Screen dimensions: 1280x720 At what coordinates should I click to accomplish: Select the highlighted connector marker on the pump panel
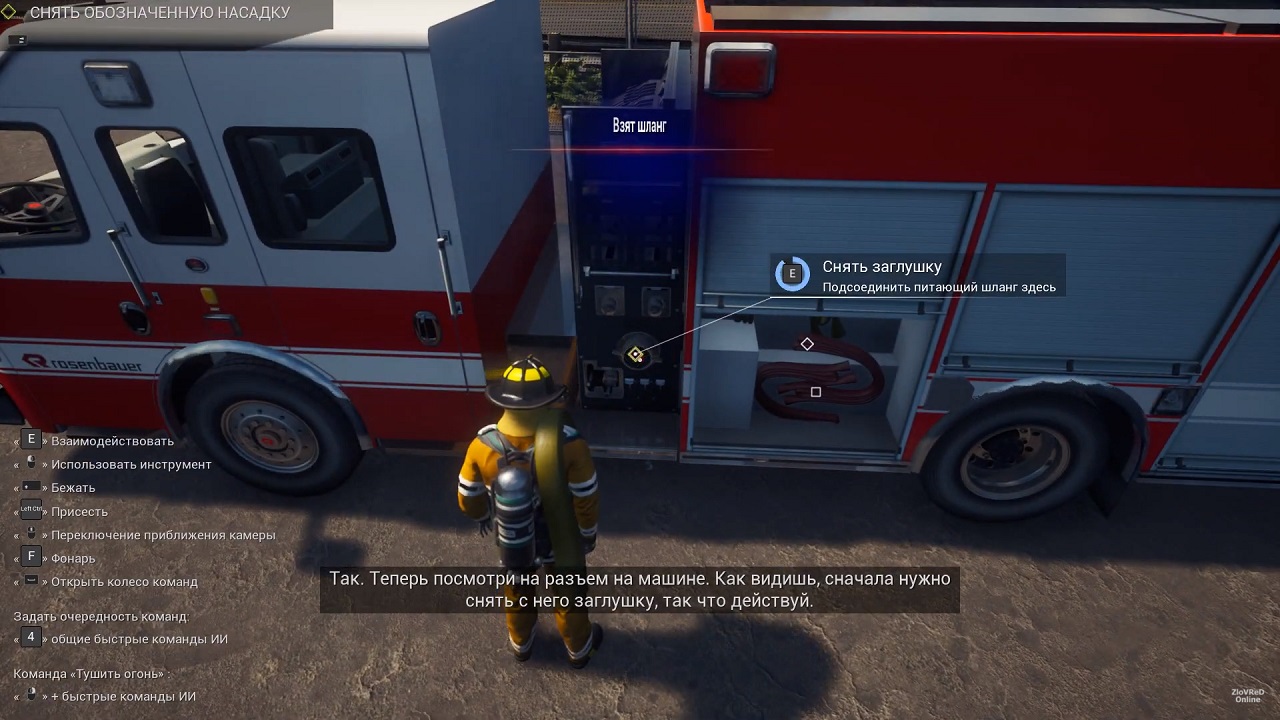point(634,355)
